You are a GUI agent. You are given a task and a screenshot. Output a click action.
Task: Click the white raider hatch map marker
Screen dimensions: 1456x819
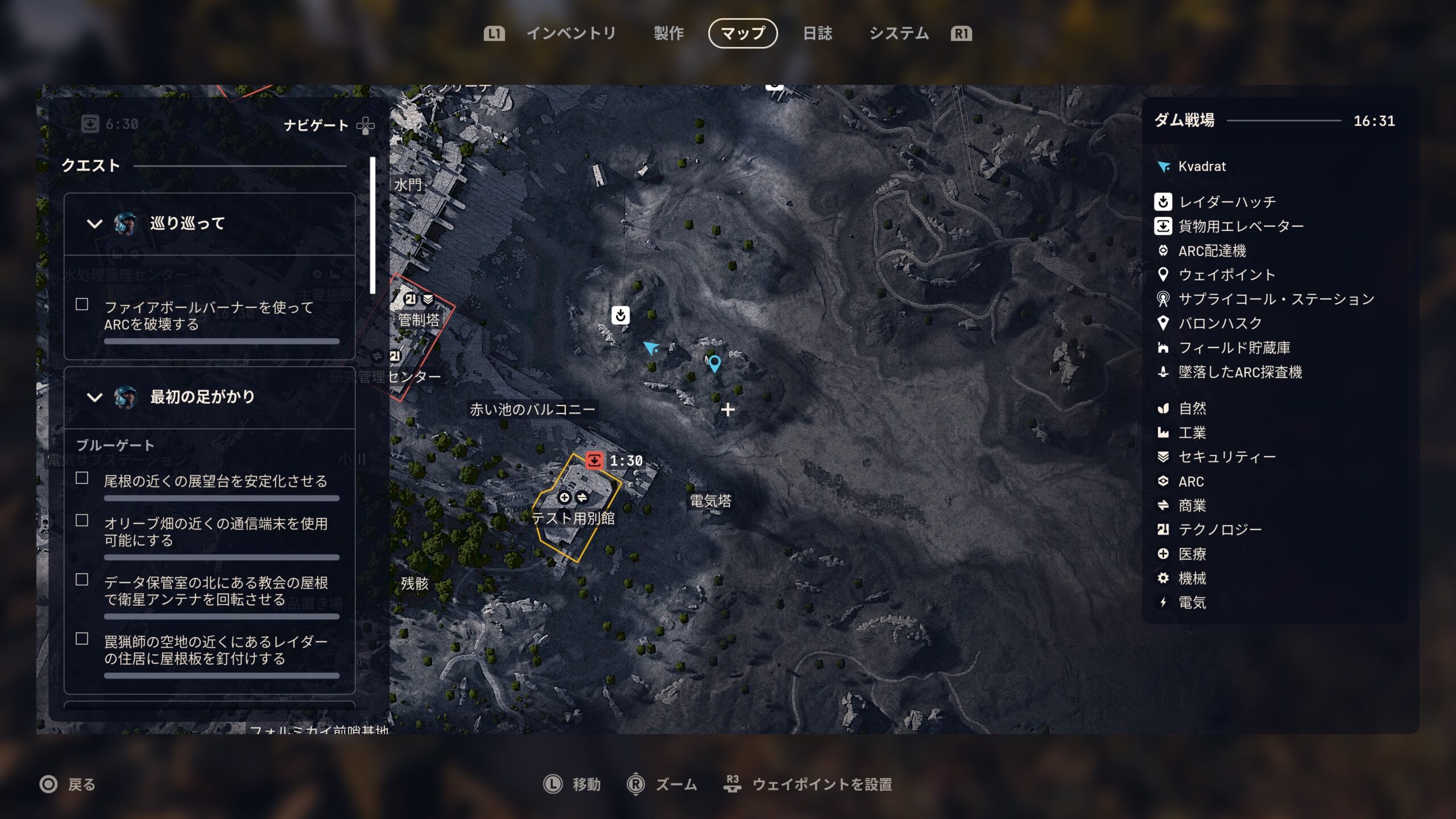click(x=621, y=315)
